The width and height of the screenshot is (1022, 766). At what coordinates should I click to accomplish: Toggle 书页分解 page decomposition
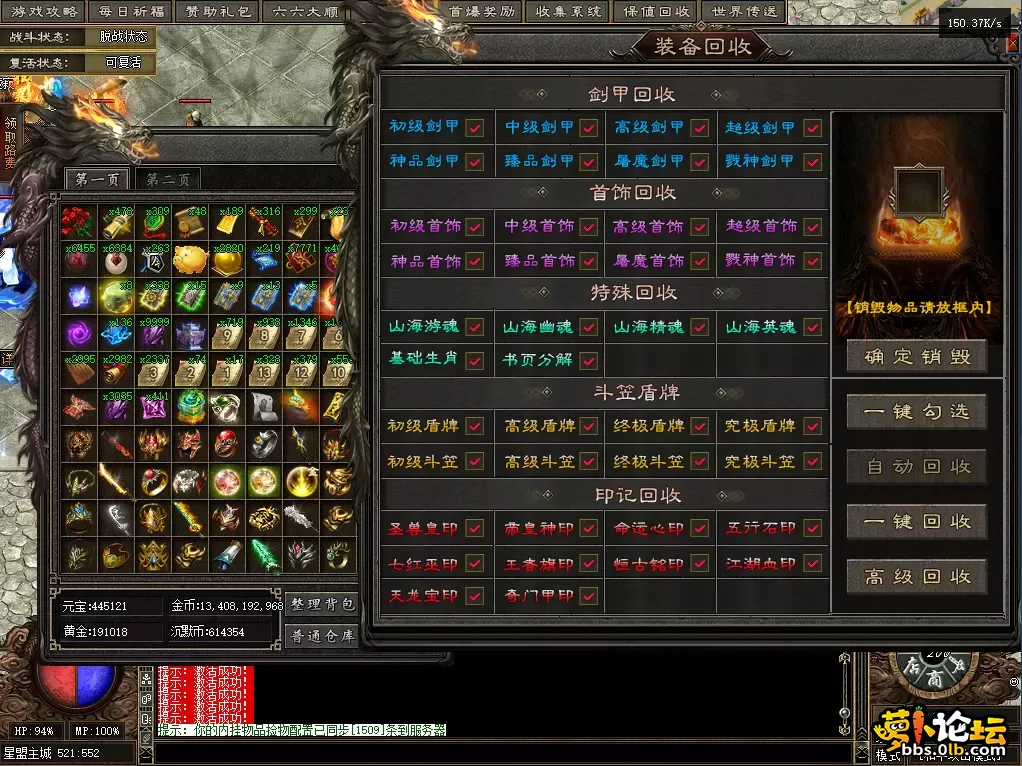tap(588, 360)
